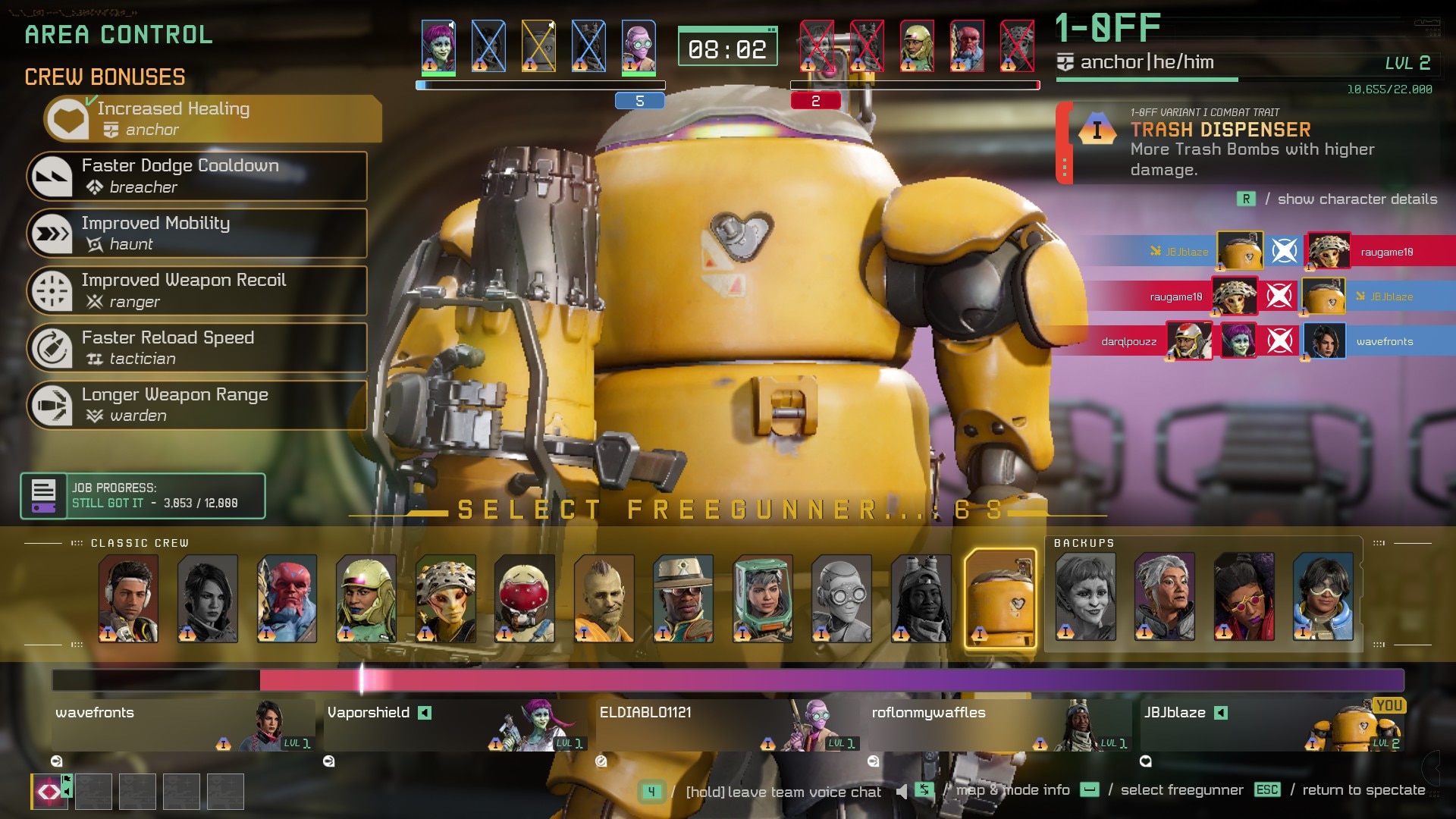
Task: Select the freegunner with headphones portrait
Action: [128, 598]
